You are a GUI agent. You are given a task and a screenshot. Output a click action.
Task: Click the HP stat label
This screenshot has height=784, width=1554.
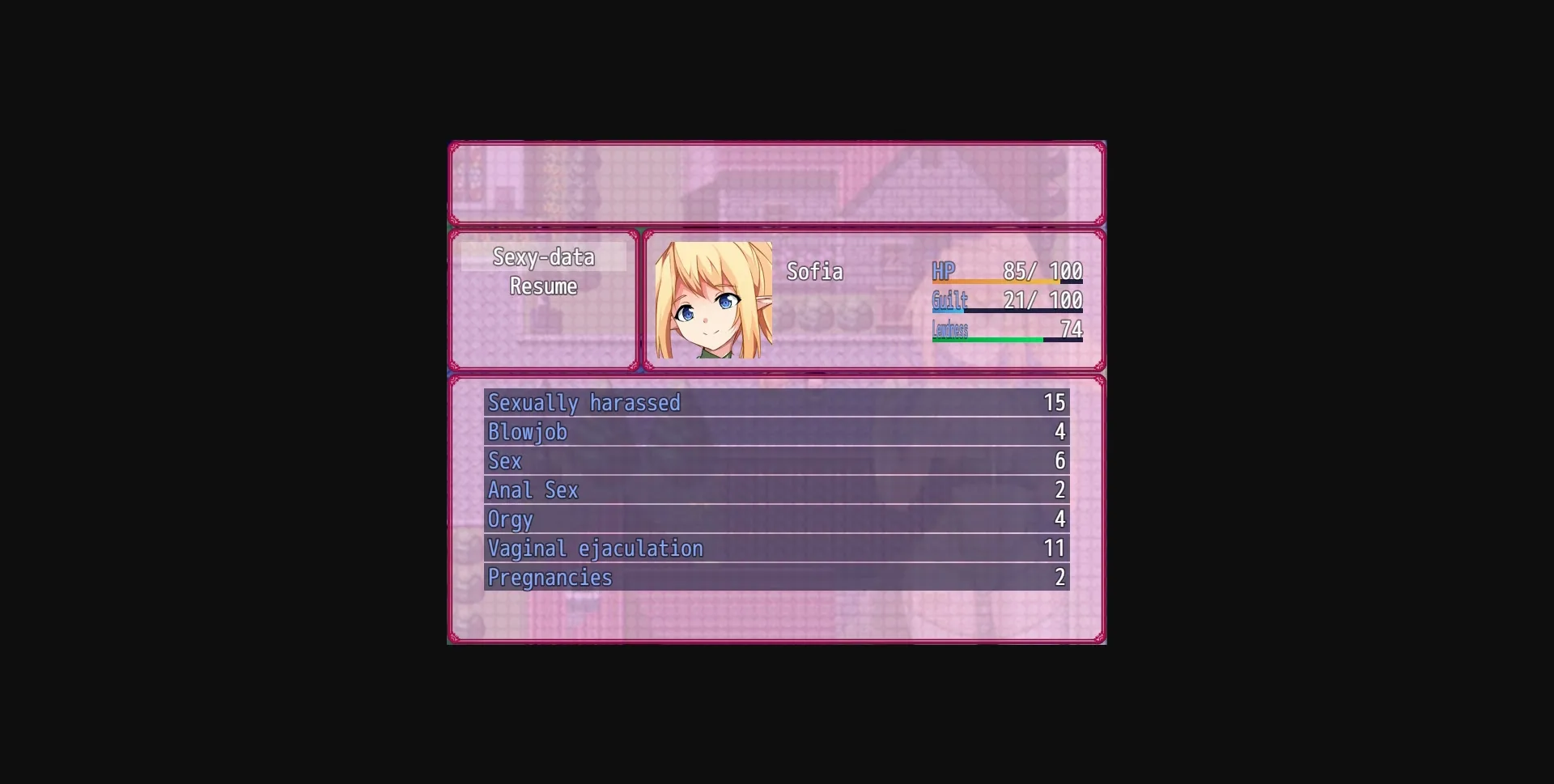point(944,272)
